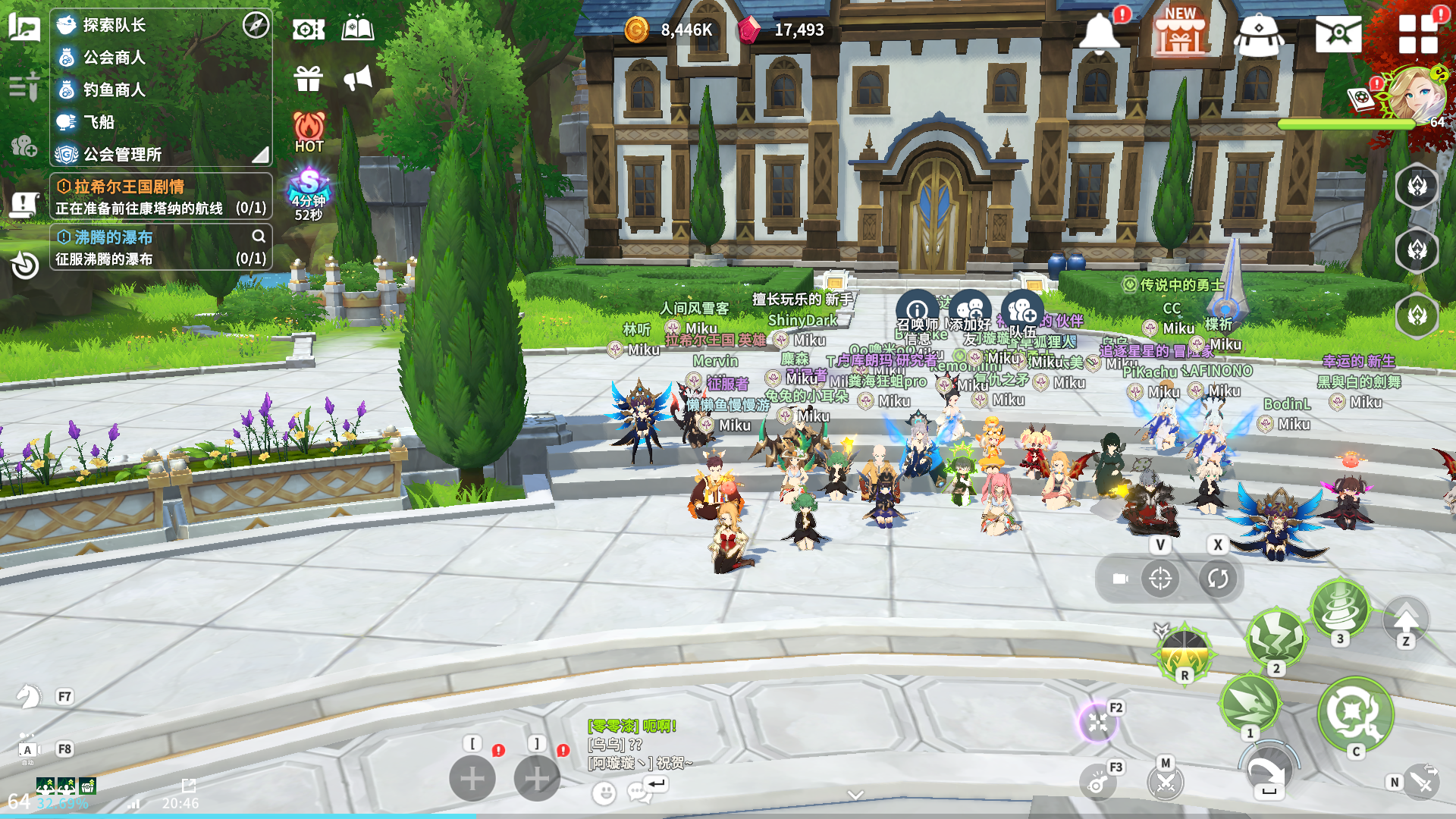
Task: Open the NEW shop icon
Action: pos(1179,33)
